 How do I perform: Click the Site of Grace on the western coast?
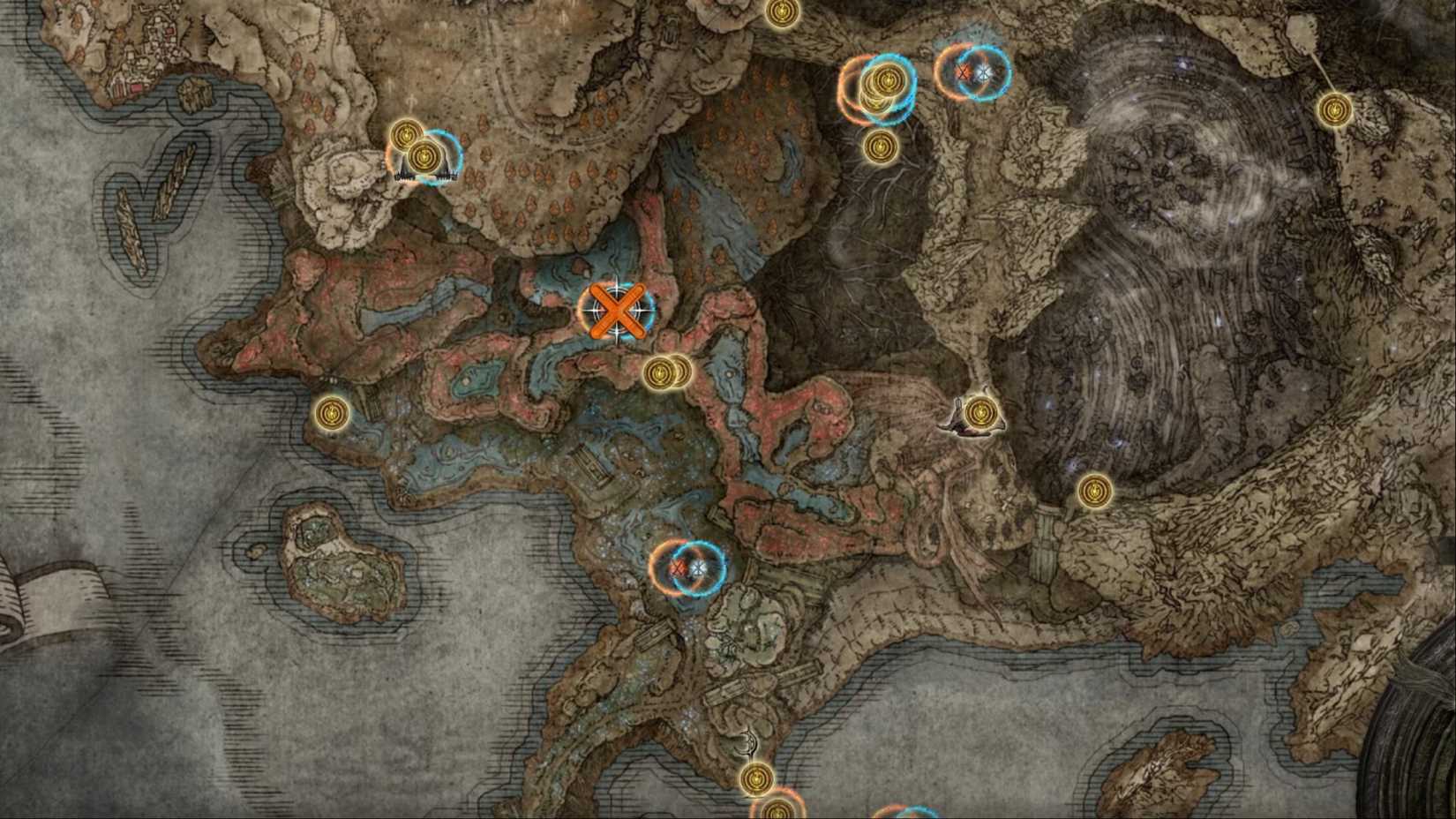334,413
